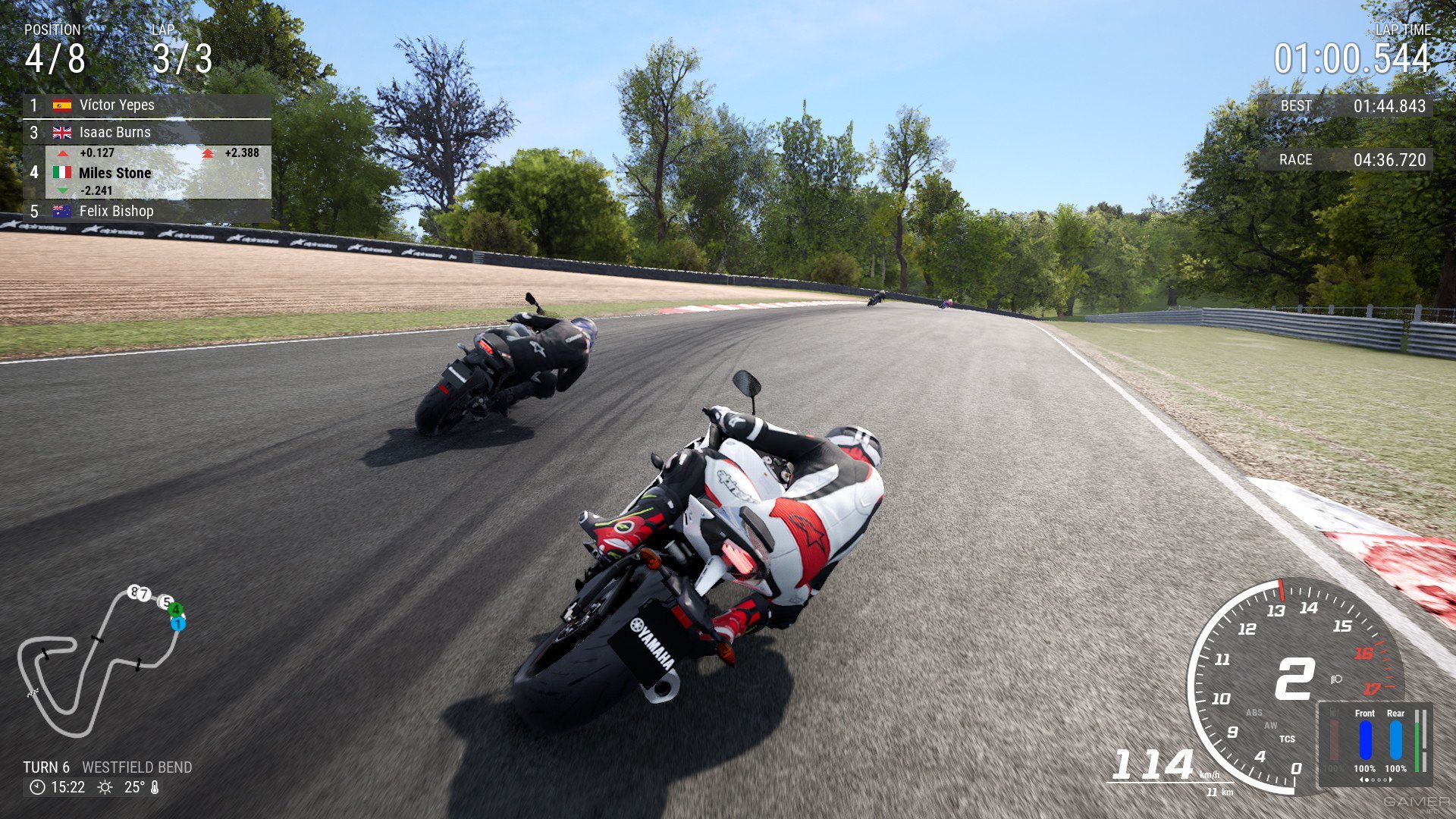Select the blue position 1 map marker
1456x819 pixels.
178,624
